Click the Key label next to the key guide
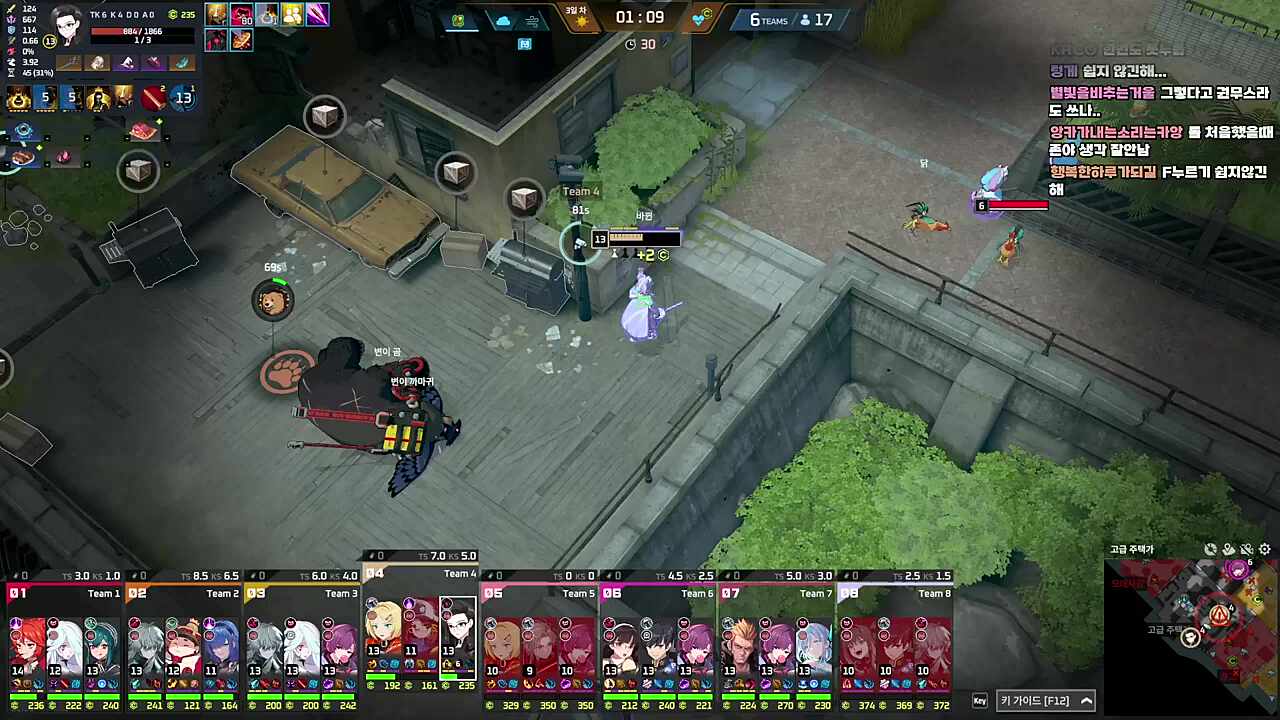Viewport: 1280px width, 720px height. 980,700
